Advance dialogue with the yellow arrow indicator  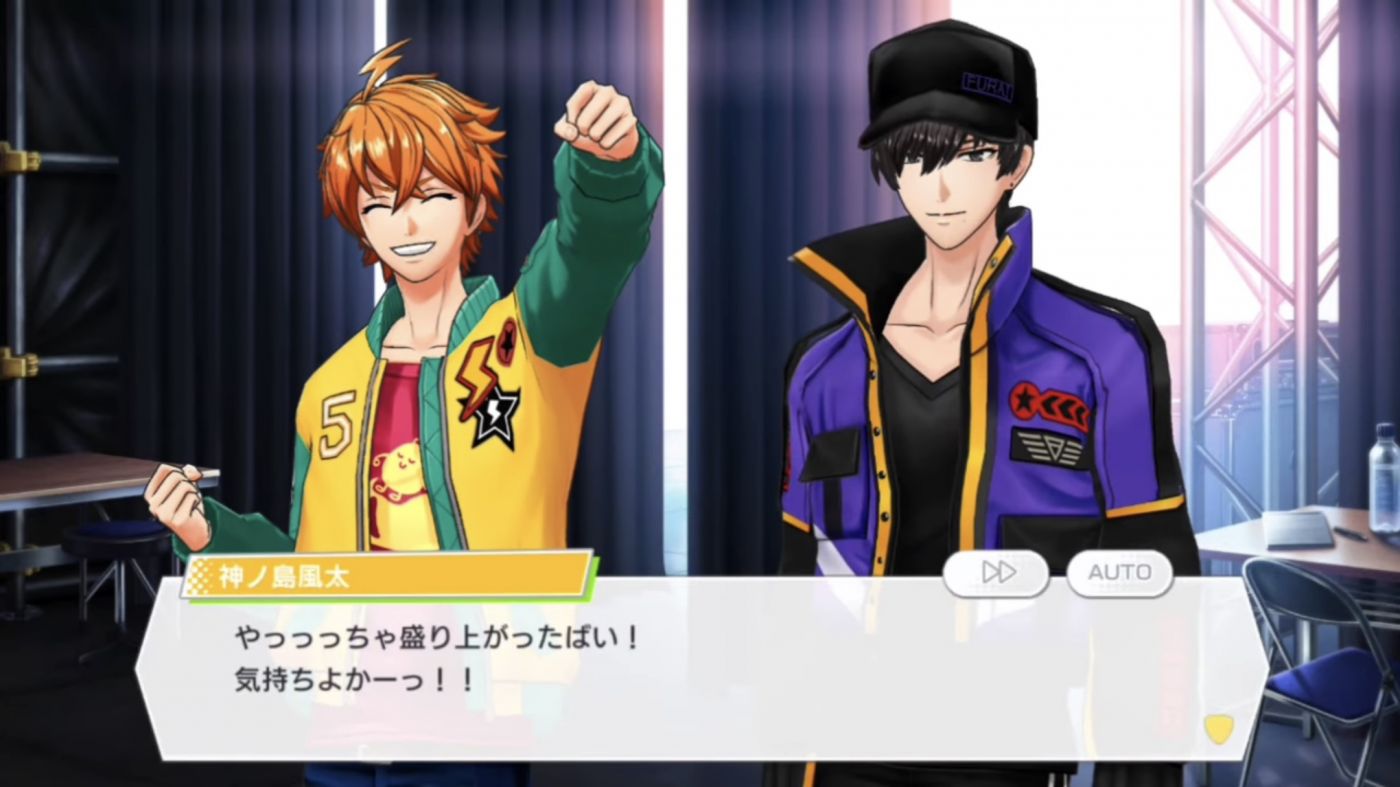[x=1217, y=728]
